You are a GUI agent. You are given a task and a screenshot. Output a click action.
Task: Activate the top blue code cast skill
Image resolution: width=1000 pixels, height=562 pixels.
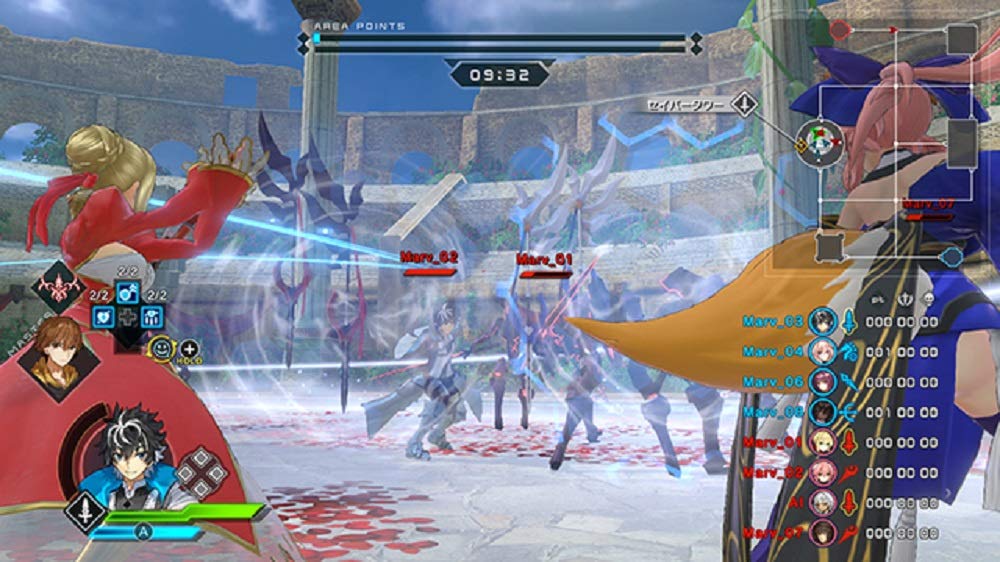click(x=128, y=292)
